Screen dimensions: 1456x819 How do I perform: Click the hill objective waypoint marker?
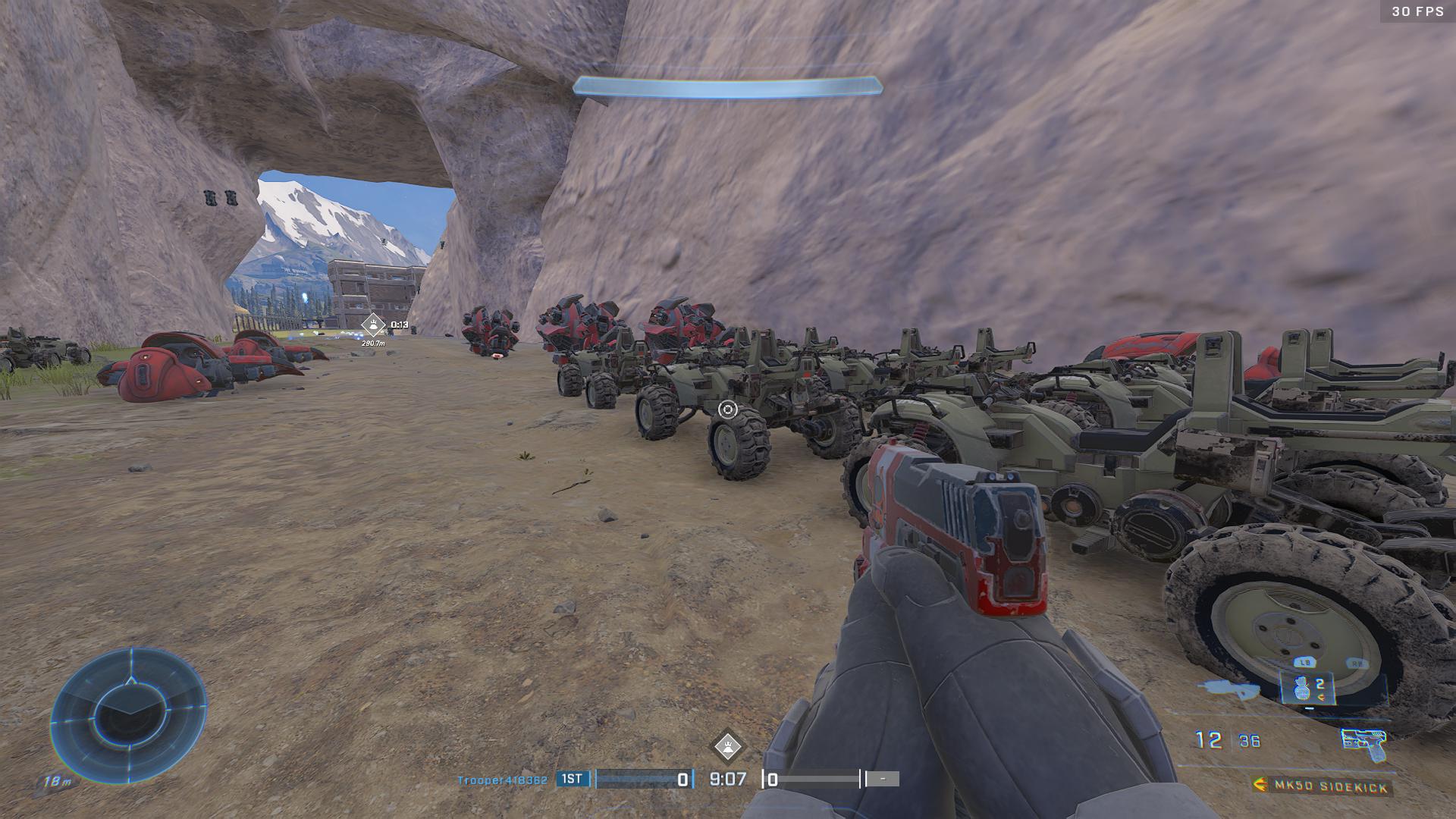[x=373, y=325]
